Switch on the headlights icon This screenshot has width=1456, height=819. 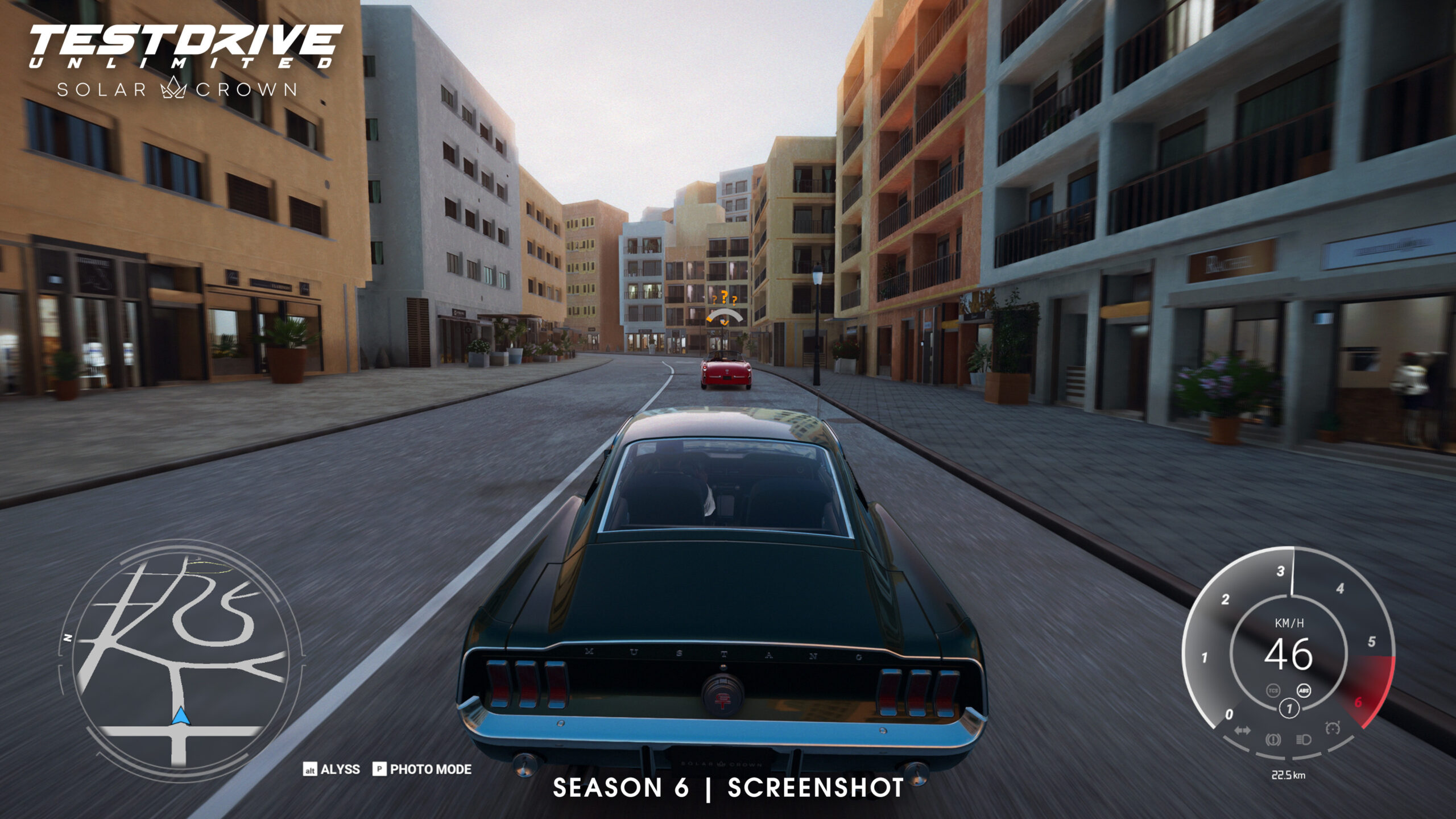point(1304,739)
